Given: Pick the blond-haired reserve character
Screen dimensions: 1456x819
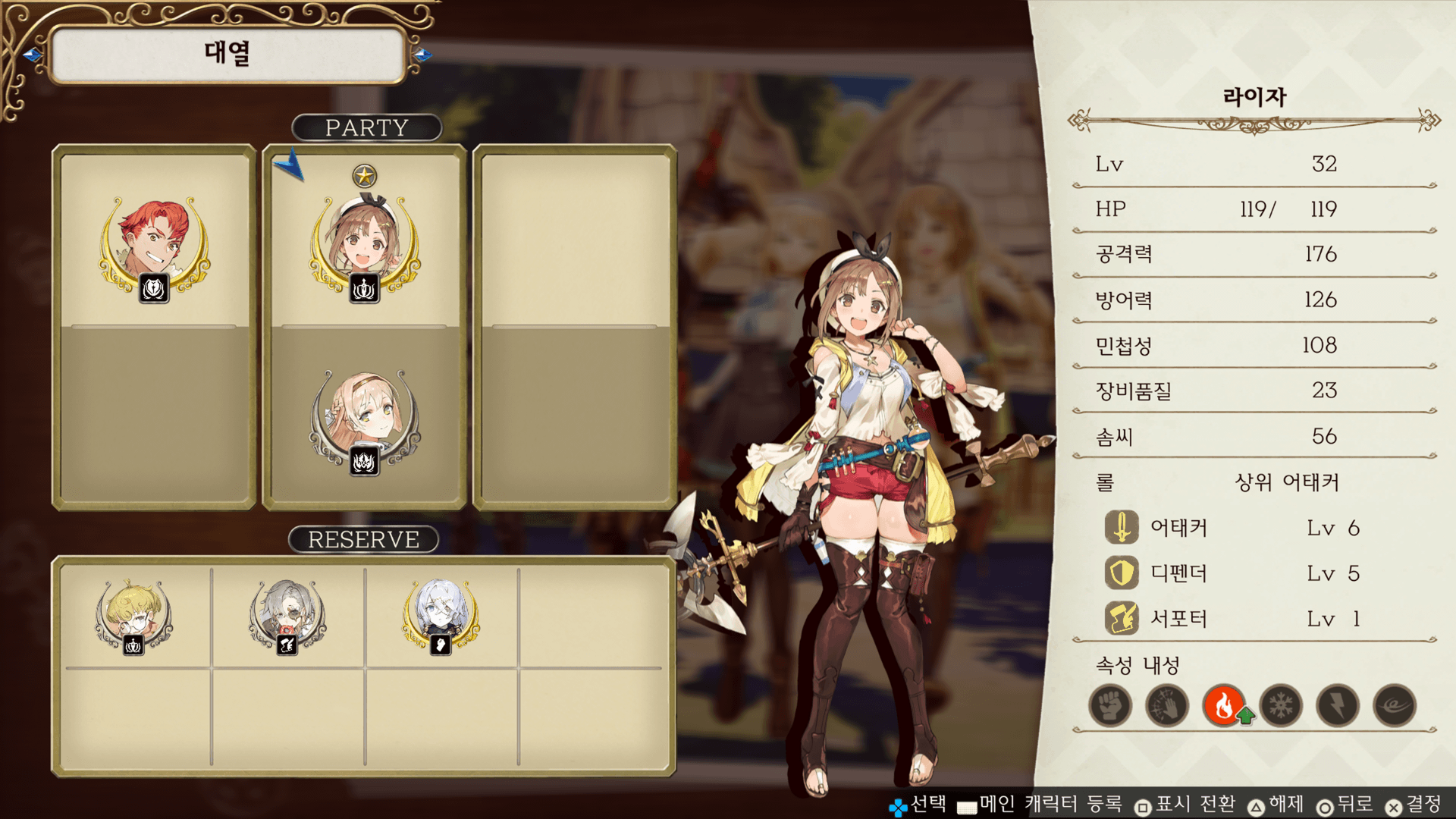Looking at the screenshot, I should (134, 614).
